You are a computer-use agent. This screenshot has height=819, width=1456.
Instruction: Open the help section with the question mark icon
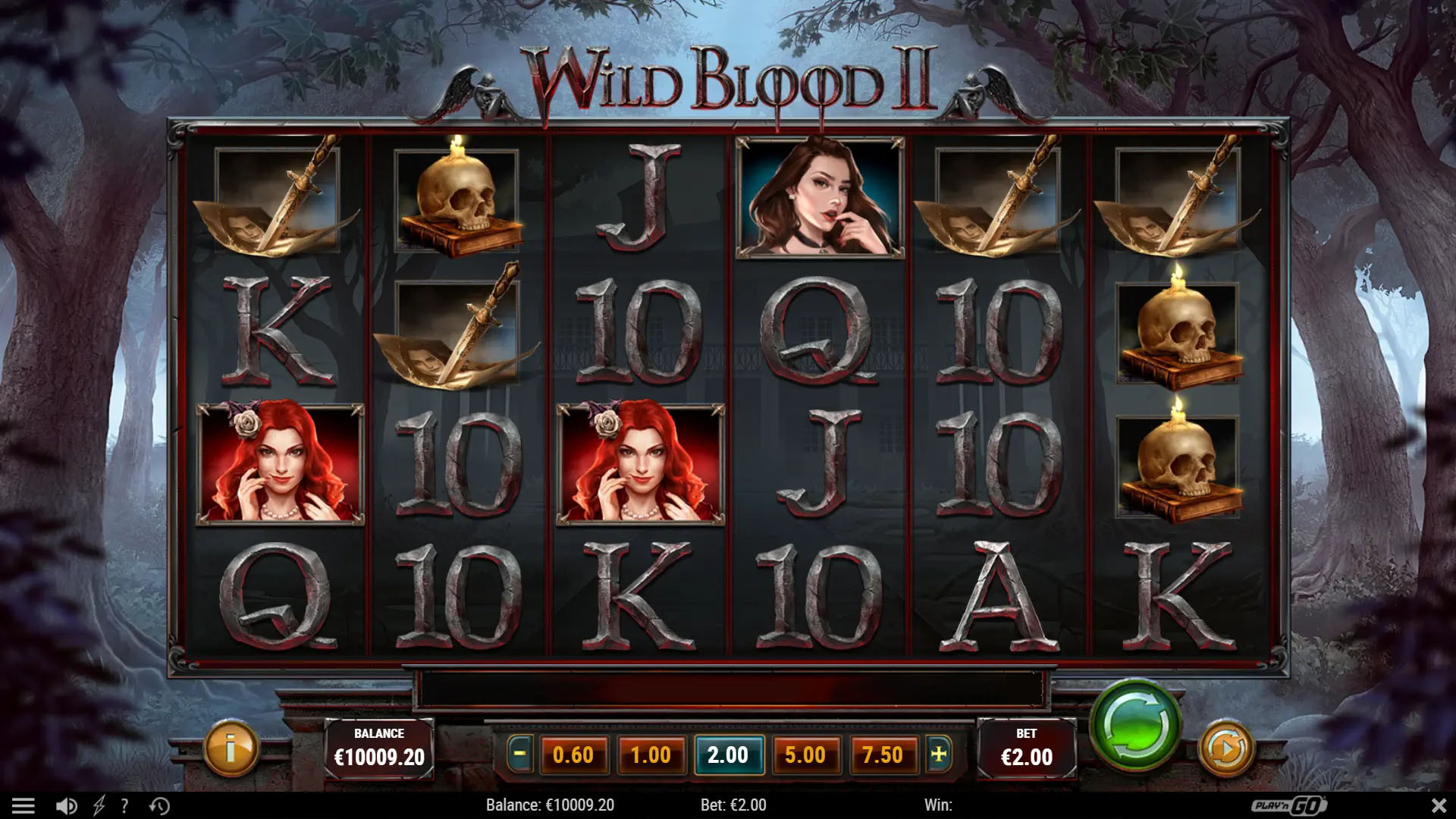point(125,806)
